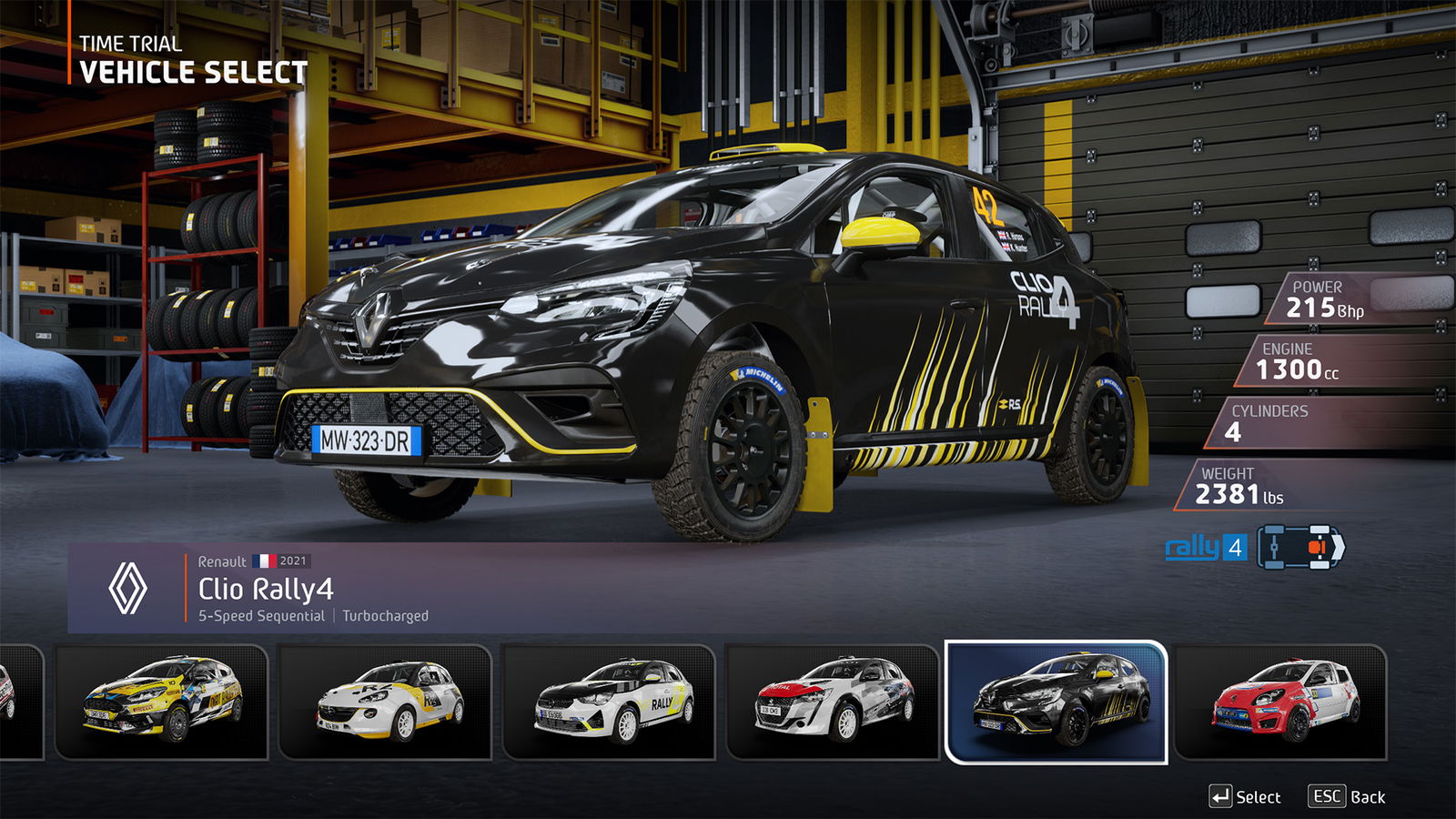1456x819 pixels.
Task: Confirm the vehicle with the Select button
Action: (1245, 797)
